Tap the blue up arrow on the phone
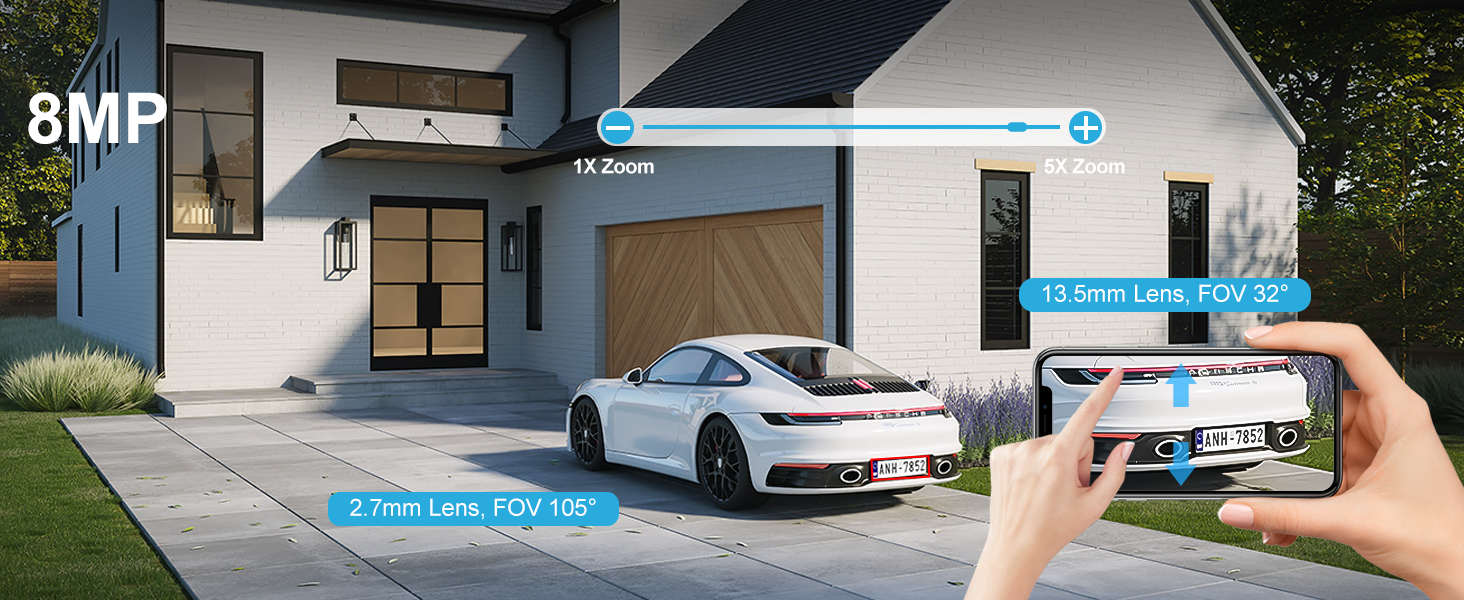The width and height of the screenshot is (1464, 600). point(1181,386)
